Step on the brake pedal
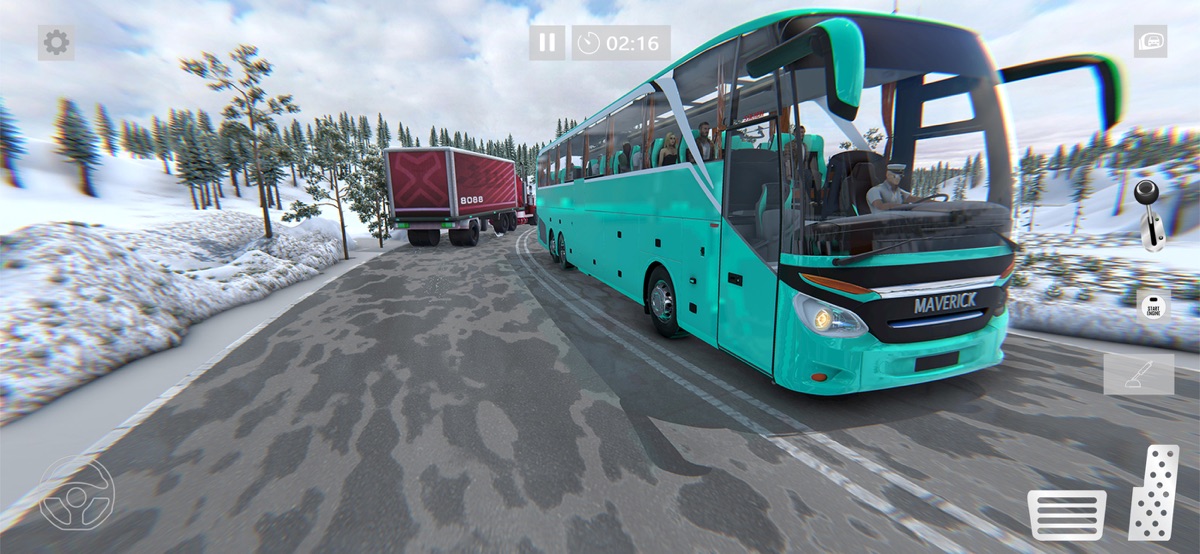This screenshot has width=1200, height=554. coord(1066,514)
